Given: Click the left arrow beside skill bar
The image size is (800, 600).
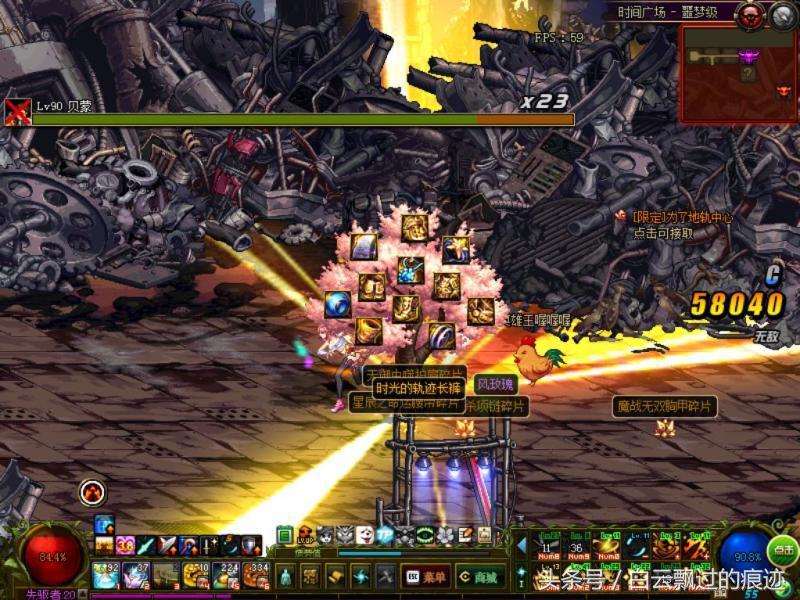Looking at the screenshot, I should (x=521, y=545).
